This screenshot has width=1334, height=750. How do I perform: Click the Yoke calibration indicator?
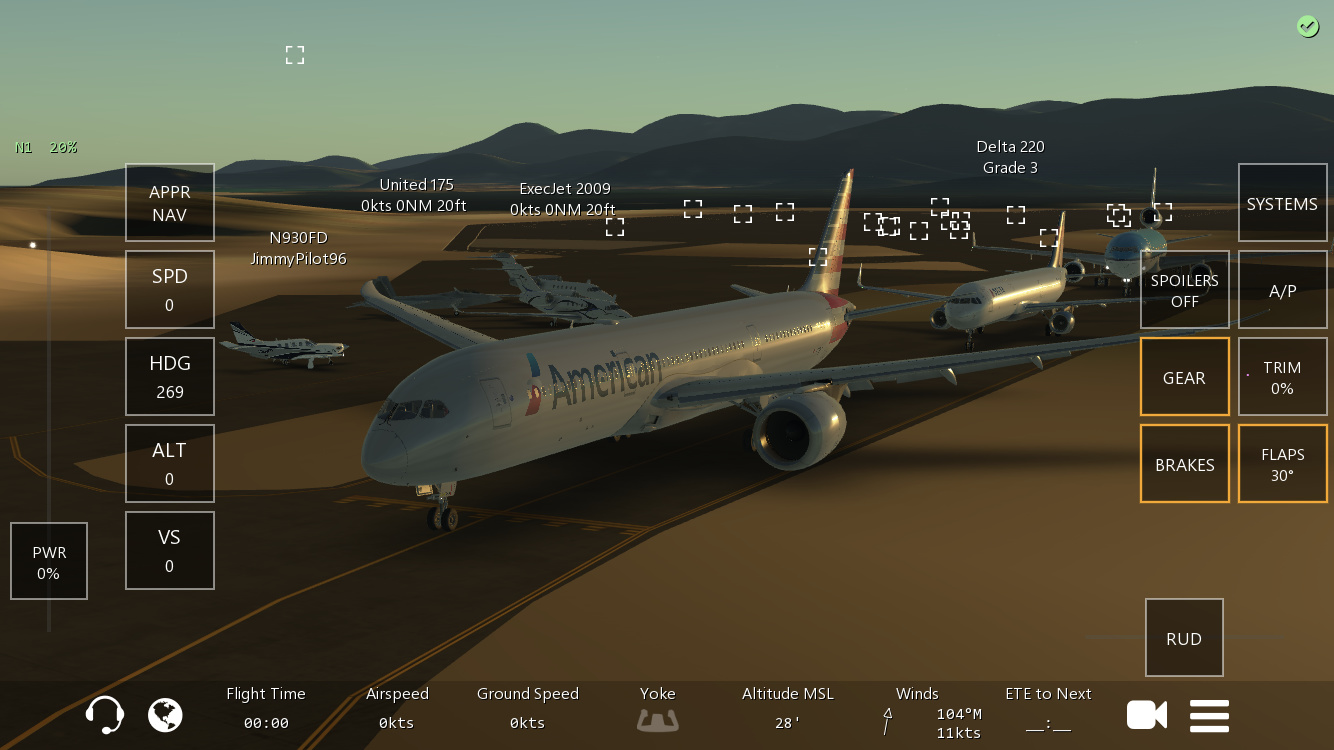point(658,719)
